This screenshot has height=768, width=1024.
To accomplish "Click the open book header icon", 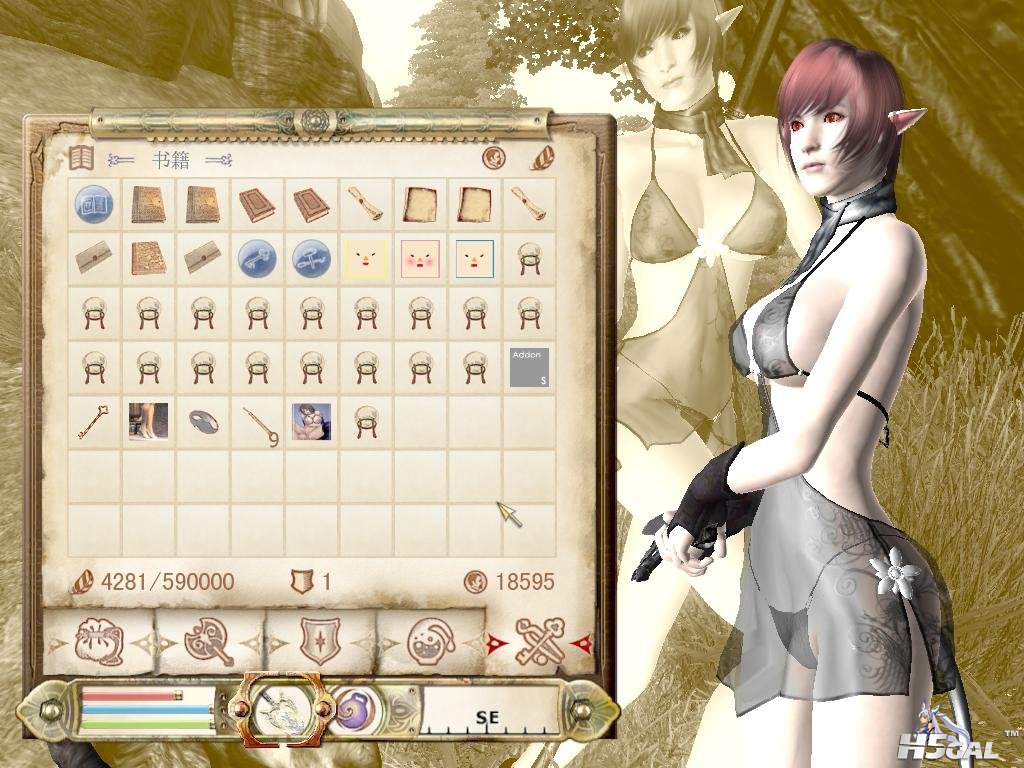I will pos(82,158).
